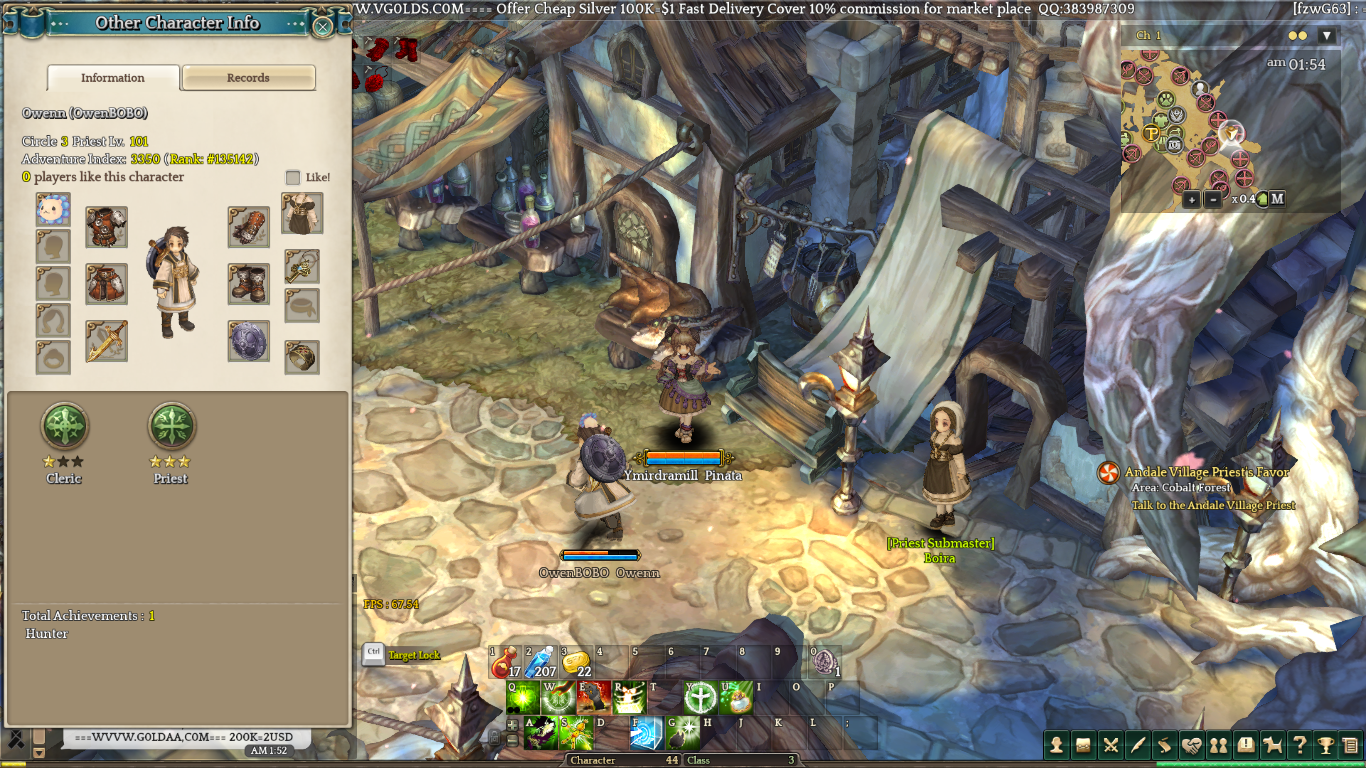Open the companion pet menu icon
Screen dimensions: 1366x768
point(1272,744)
